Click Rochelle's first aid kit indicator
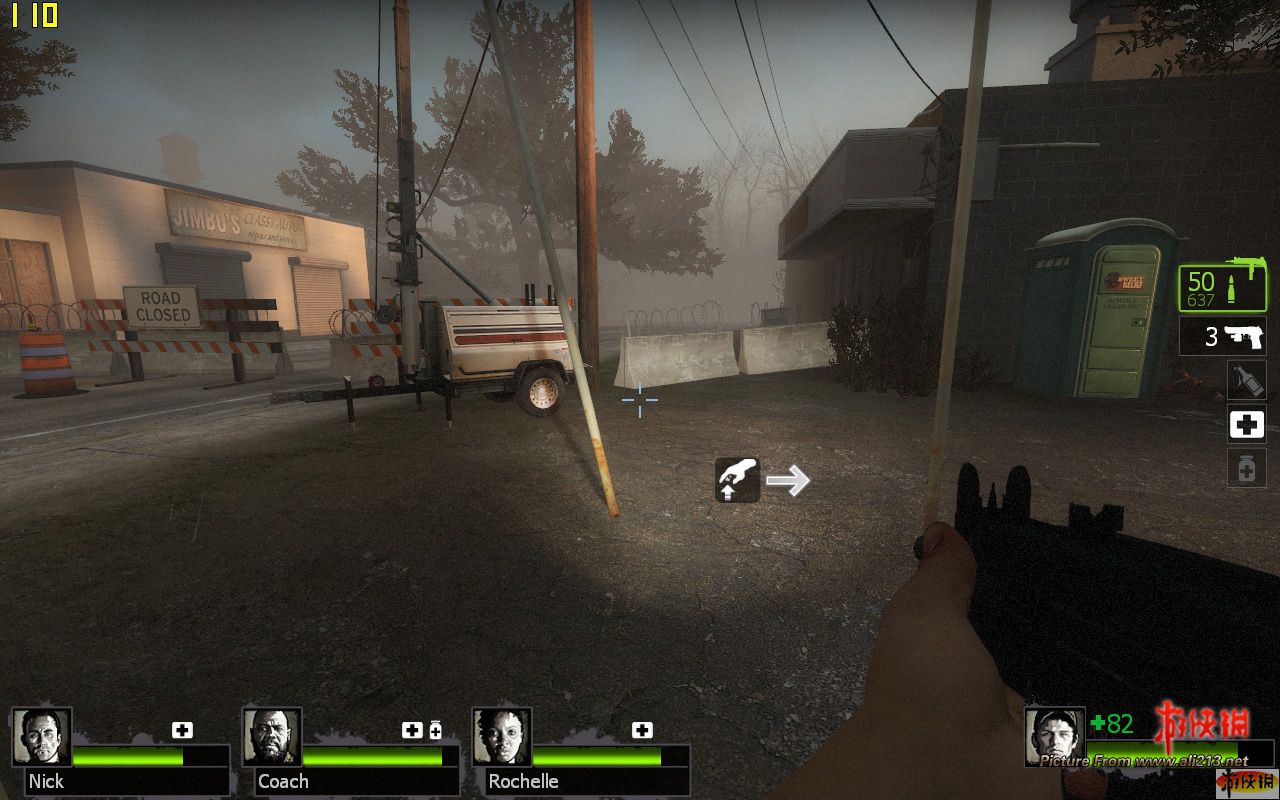This screenshot has height=800, width=1280. pyautogui.click(x=642, y=730)
